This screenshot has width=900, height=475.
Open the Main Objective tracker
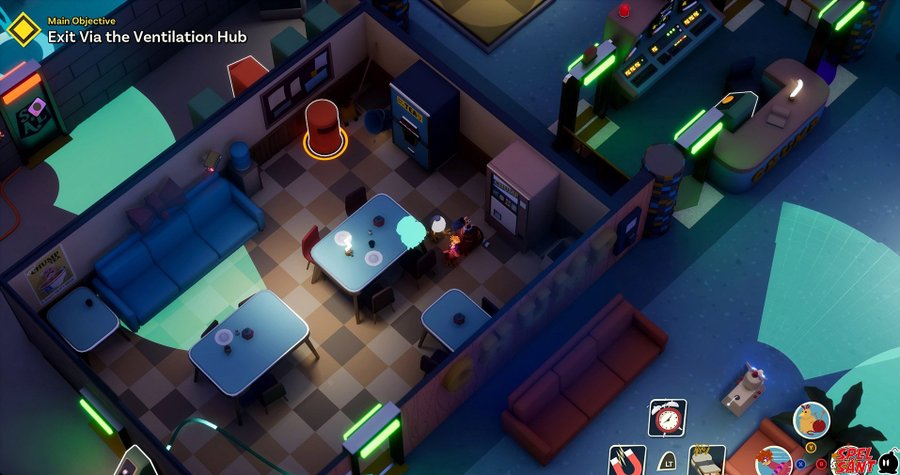click(x=146, y=37)
